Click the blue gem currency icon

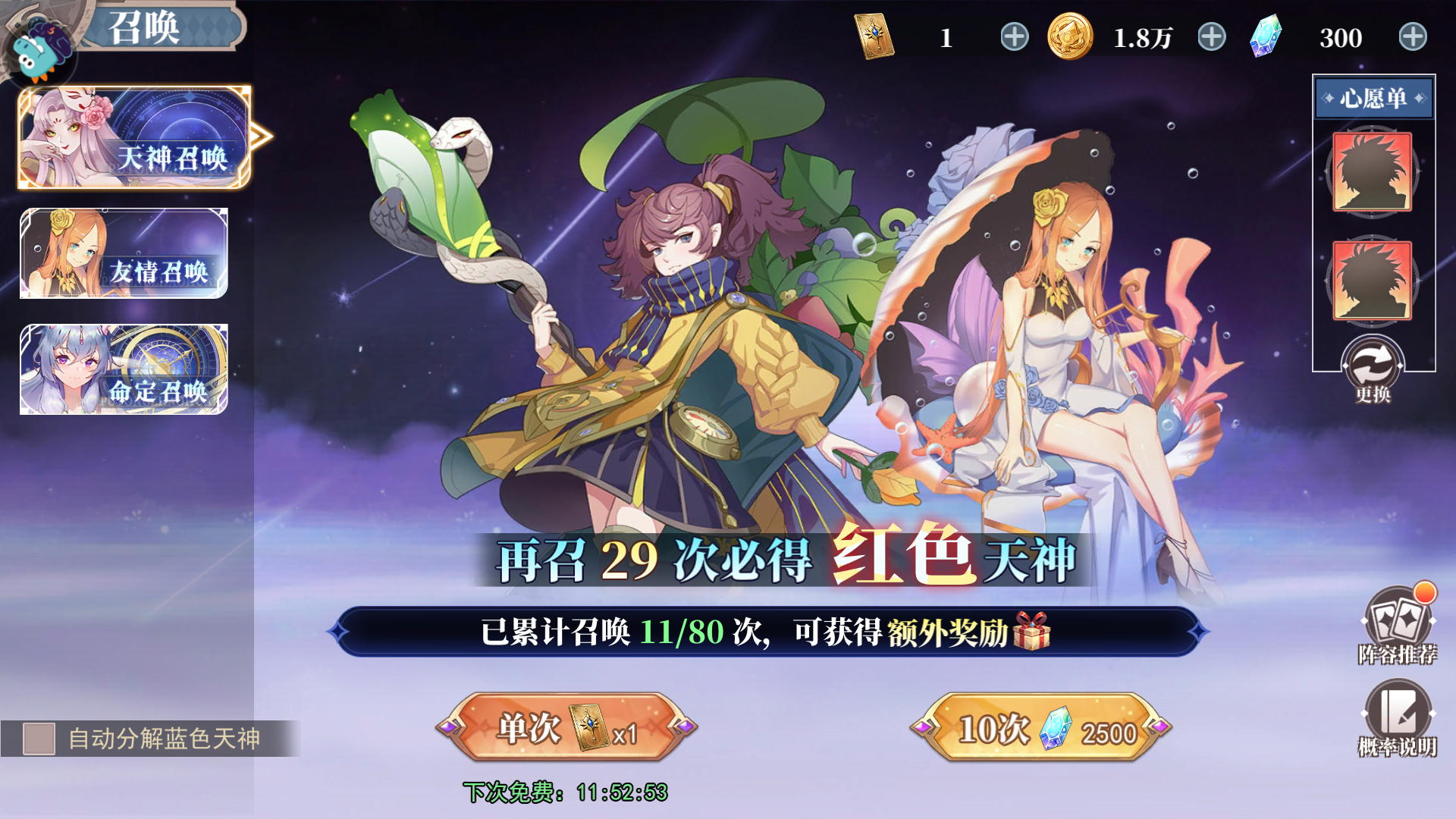coord(1265,36)
